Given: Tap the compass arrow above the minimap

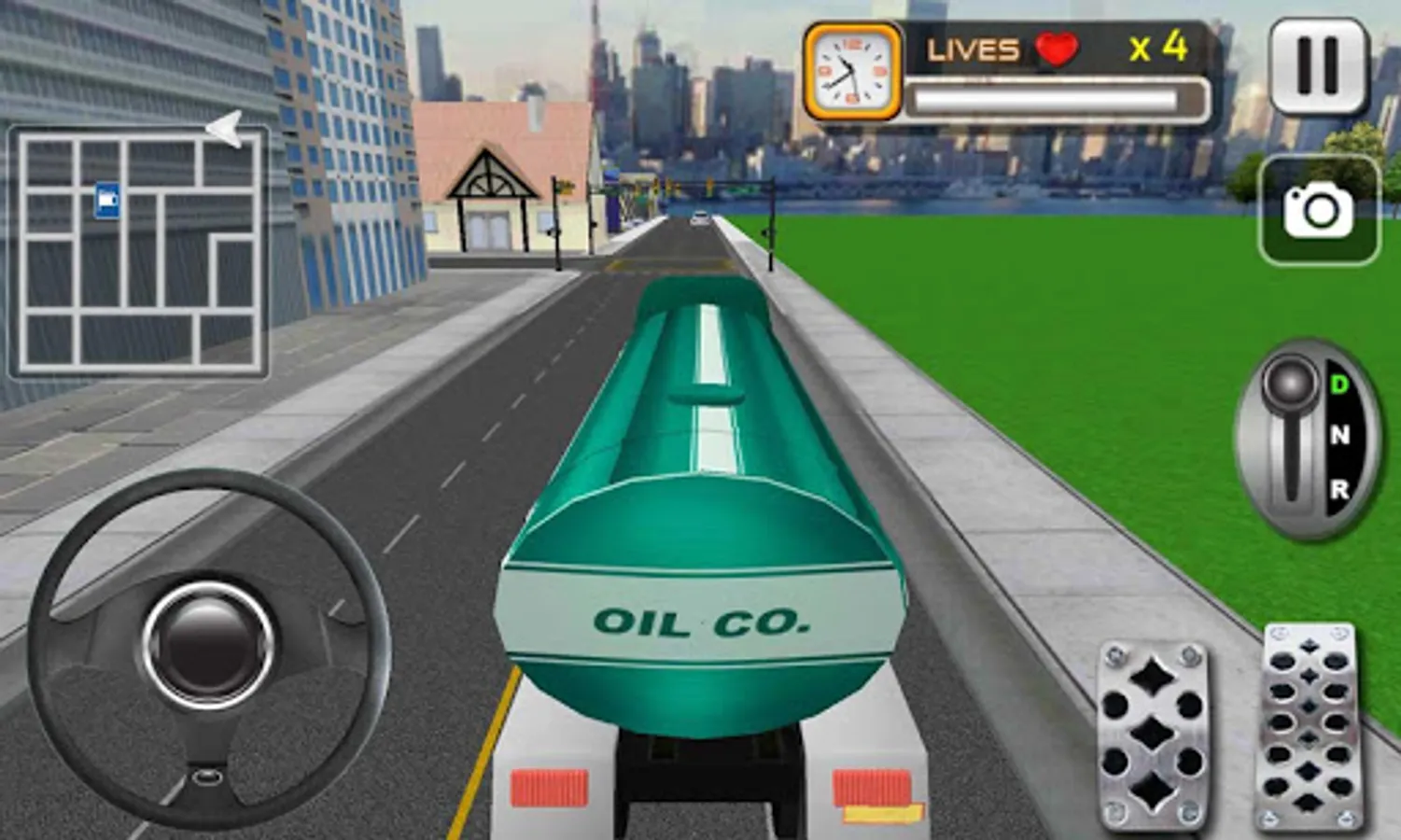Looking at the screenshot, I should (227, 128).
